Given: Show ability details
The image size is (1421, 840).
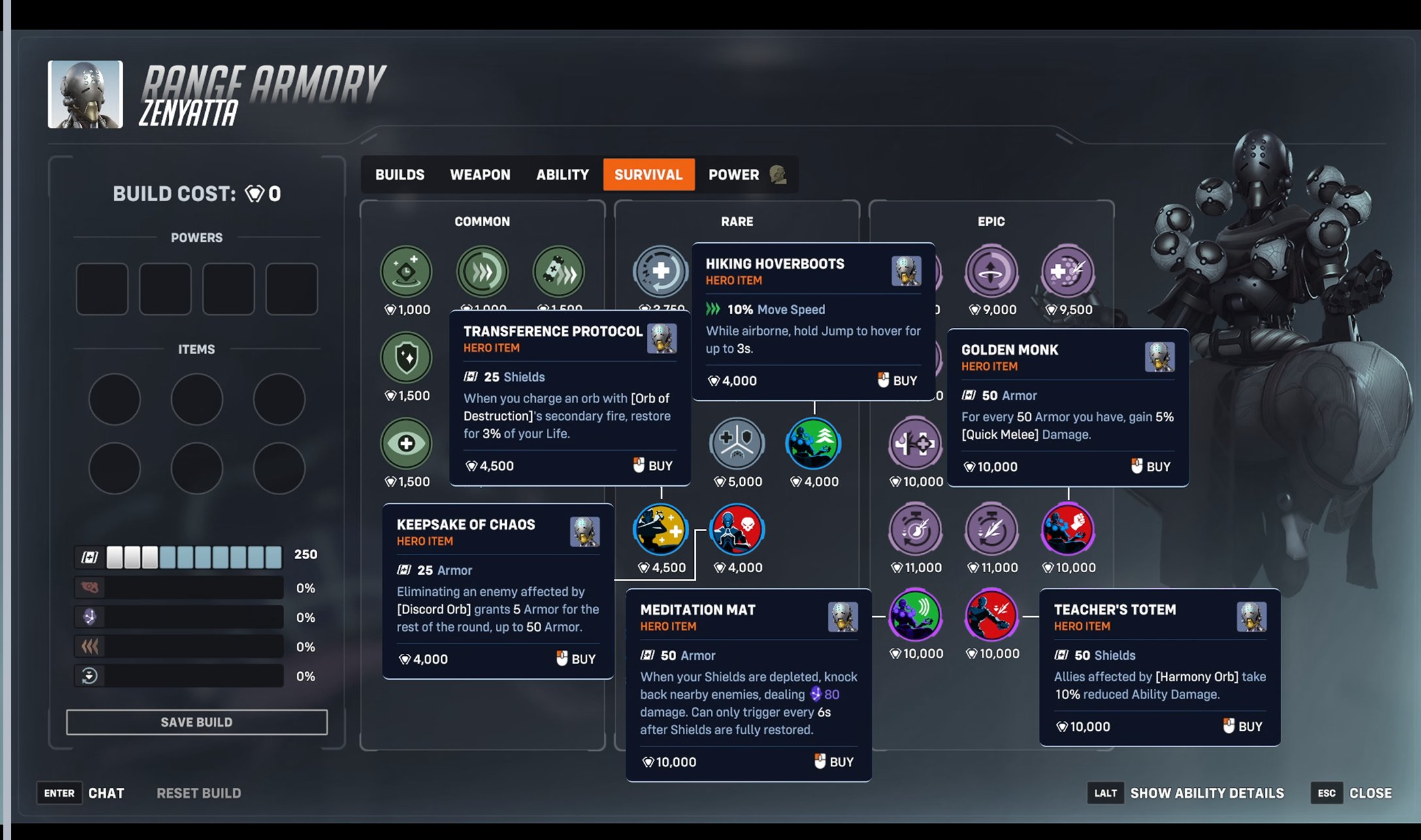Looking at the screenshot, I should 1206,793.
